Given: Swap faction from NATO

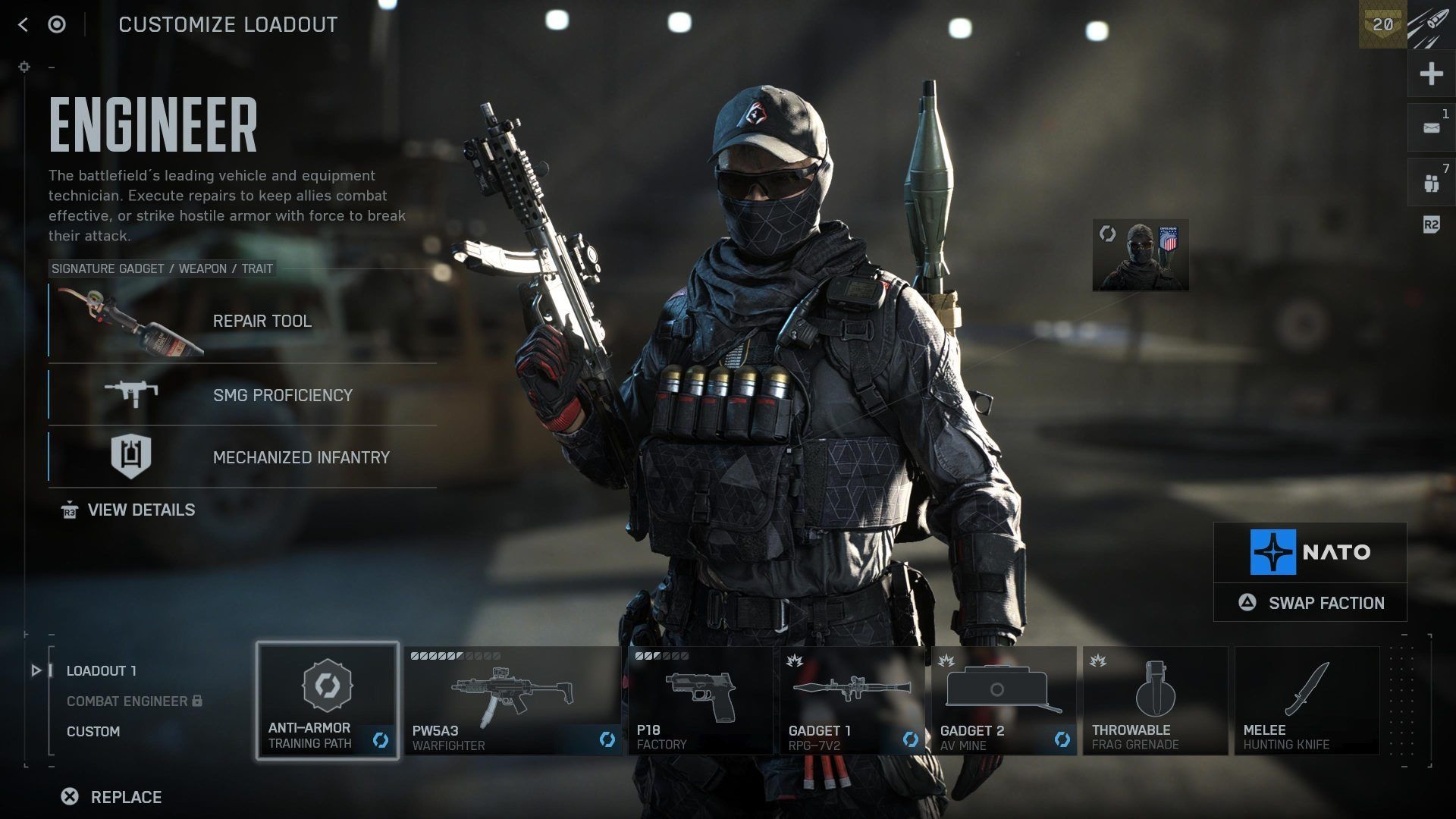Looking at the screenshot, I should coord(1310,603).
